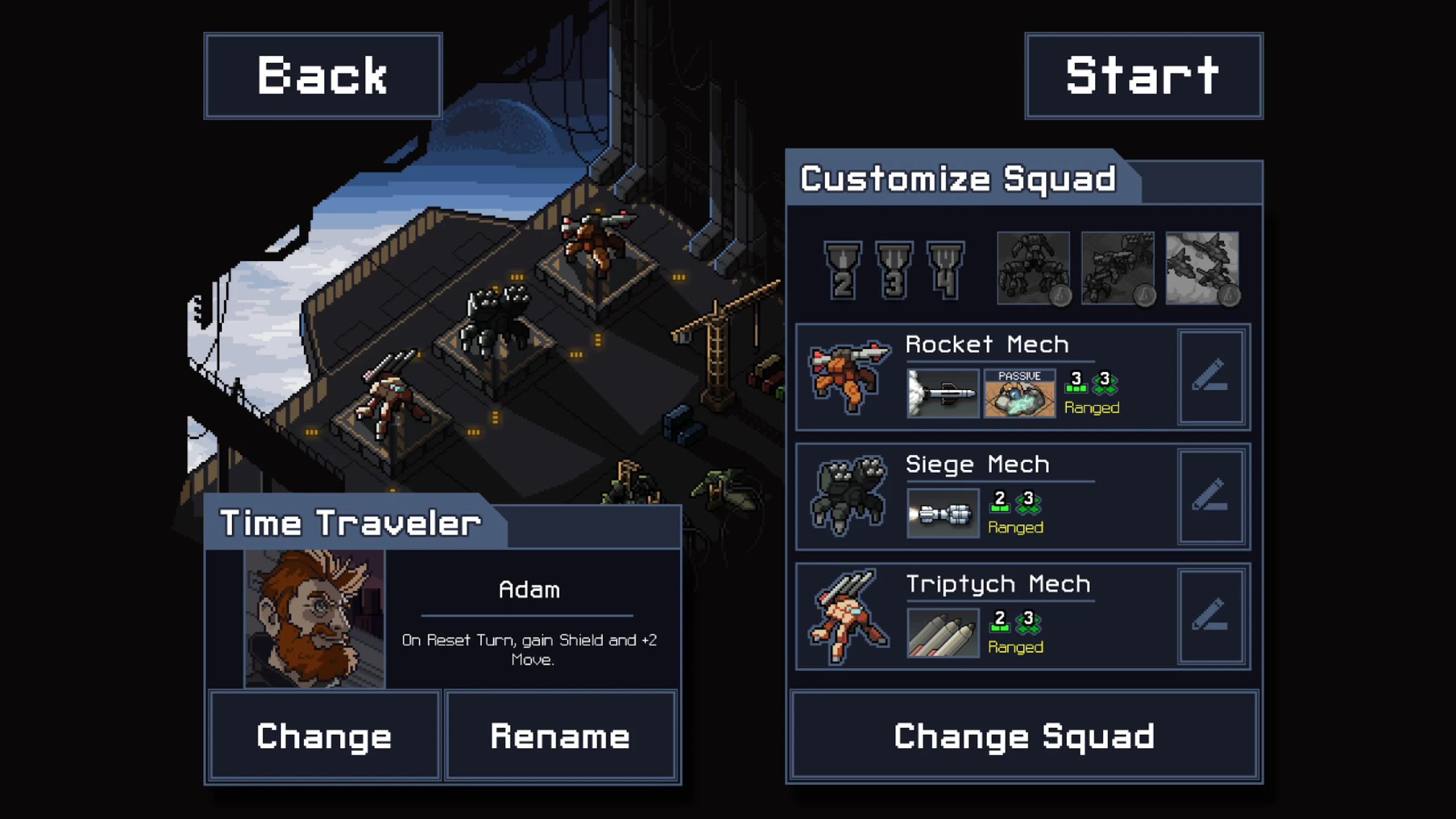The height and width of the screenshot is (819, 1456).
Task: Change the Time Traveler pilot
Action: (324, 735)
